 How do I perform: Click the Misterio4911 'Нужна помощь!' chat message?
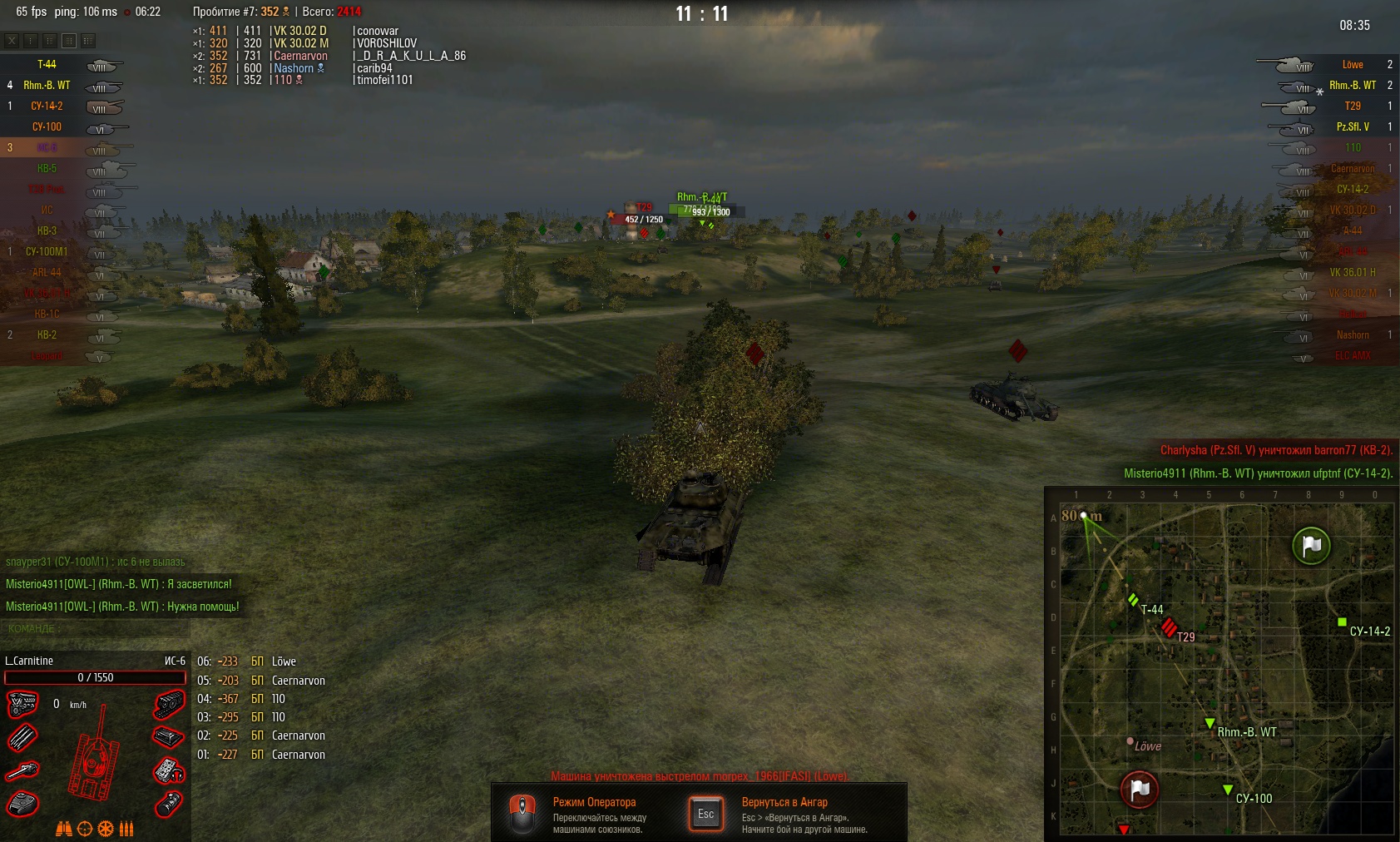point(122,607)
